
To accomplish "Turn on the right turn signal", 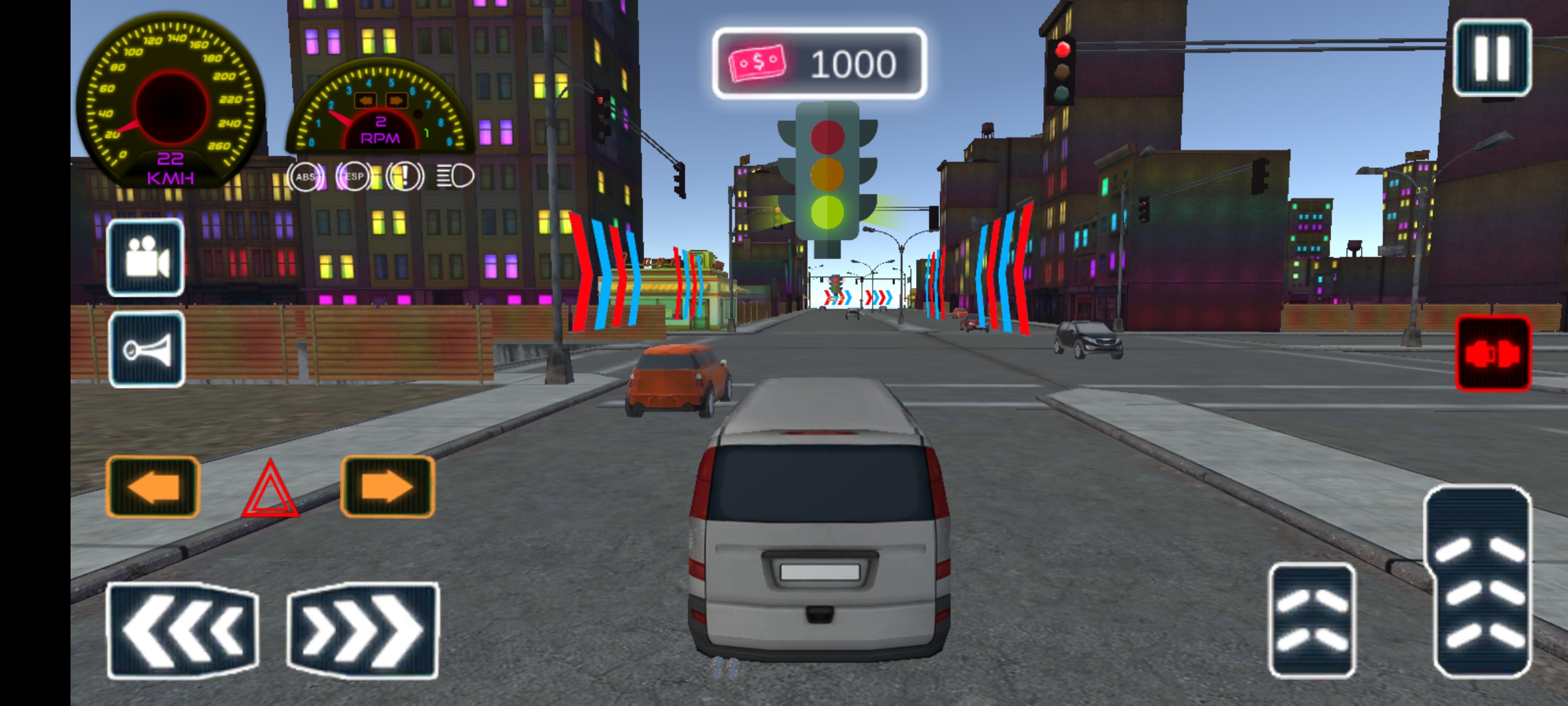I will click(387, 487).
